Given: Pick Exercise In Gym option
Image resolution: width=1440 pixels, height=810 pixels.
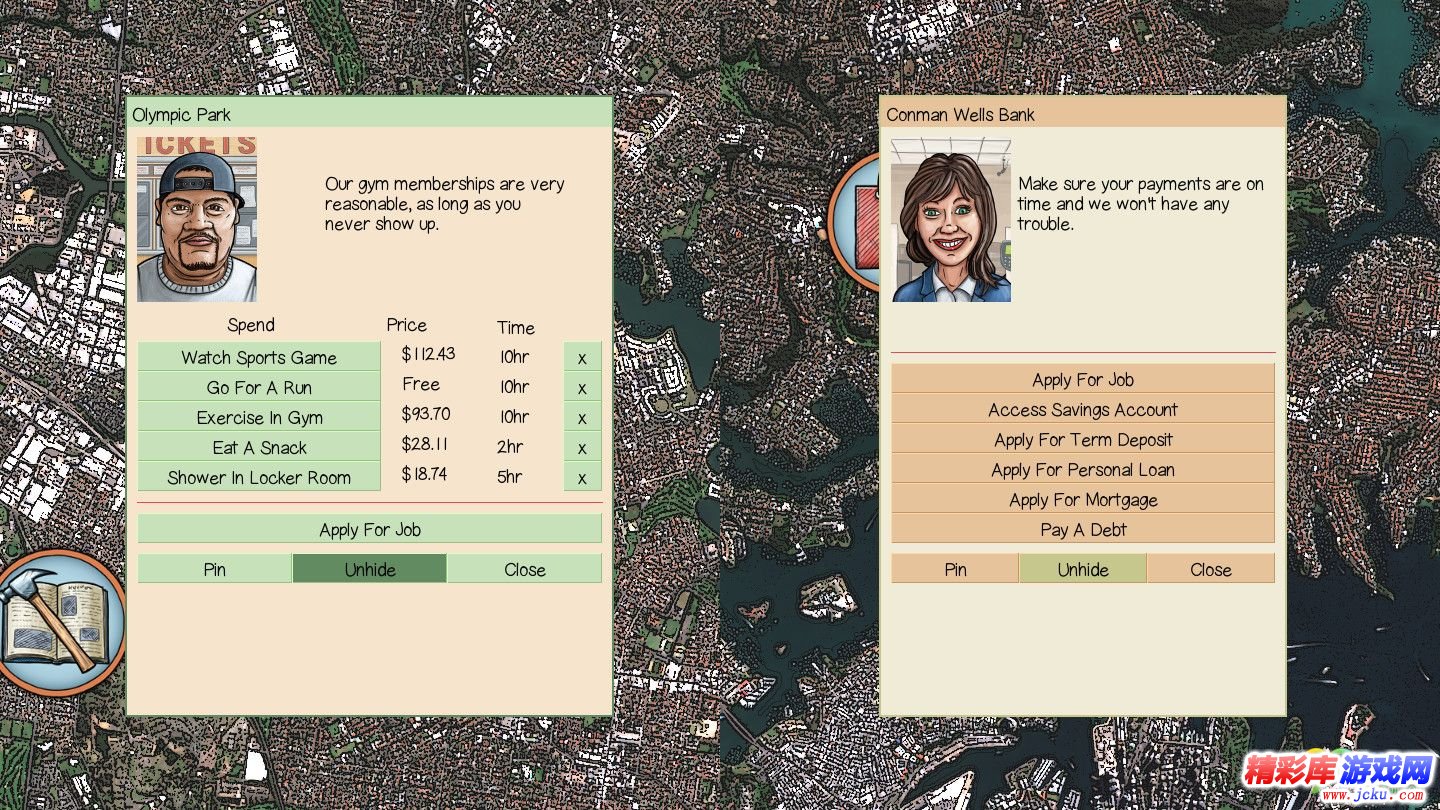Looking at the screenshot, I should tap(259, 417).
